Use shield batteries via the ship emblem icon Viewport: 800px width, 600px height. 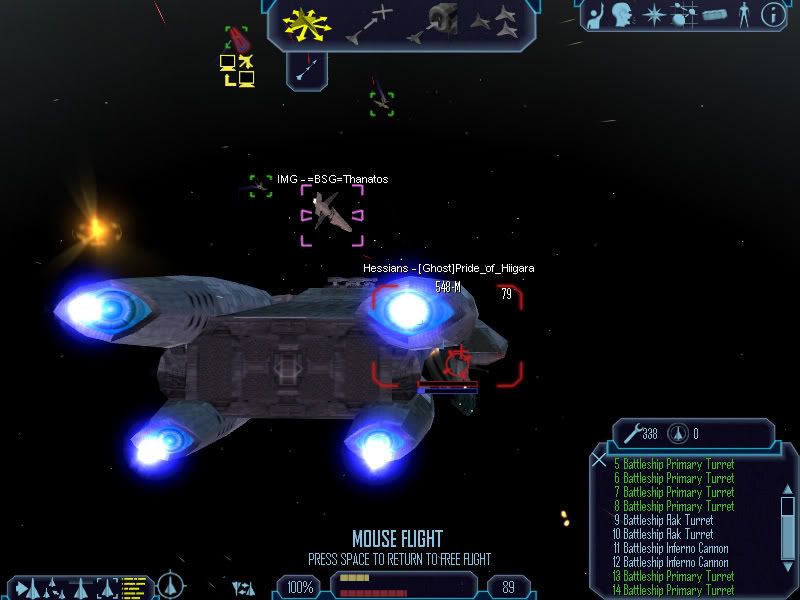[682, 434]
